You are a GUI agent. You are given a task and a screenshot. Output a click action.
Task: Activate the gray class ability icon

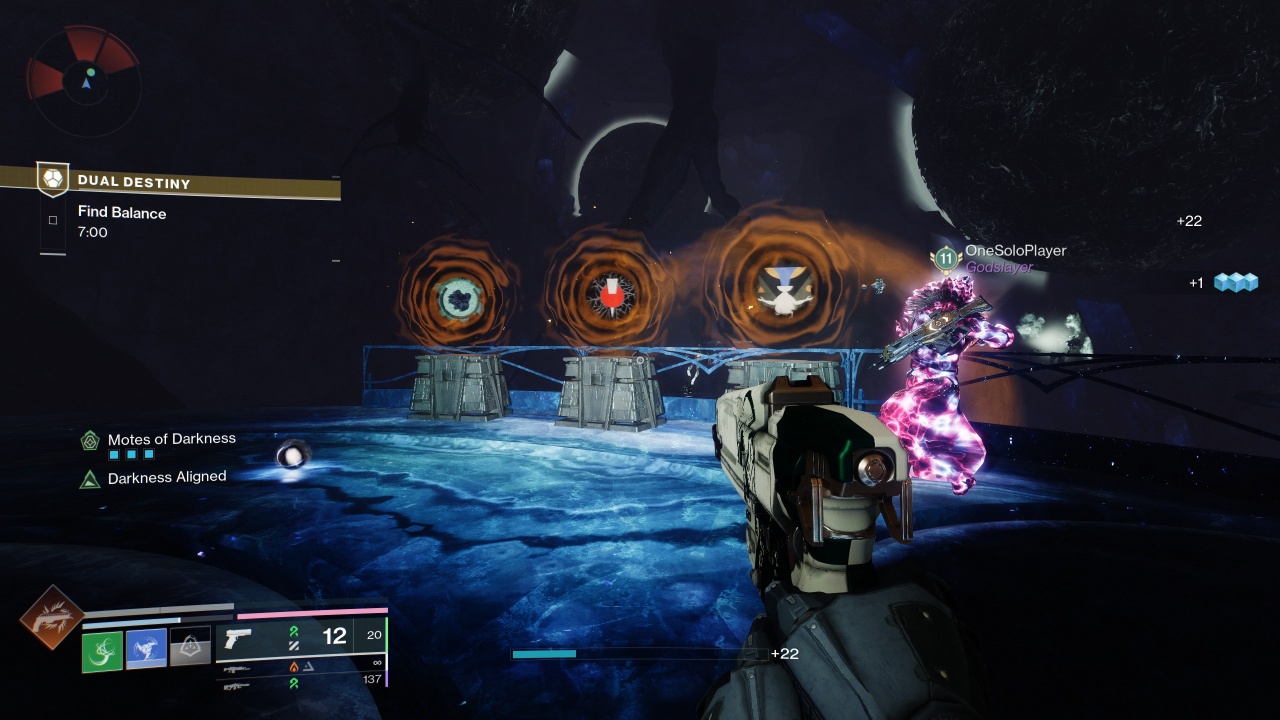[190, 648]
